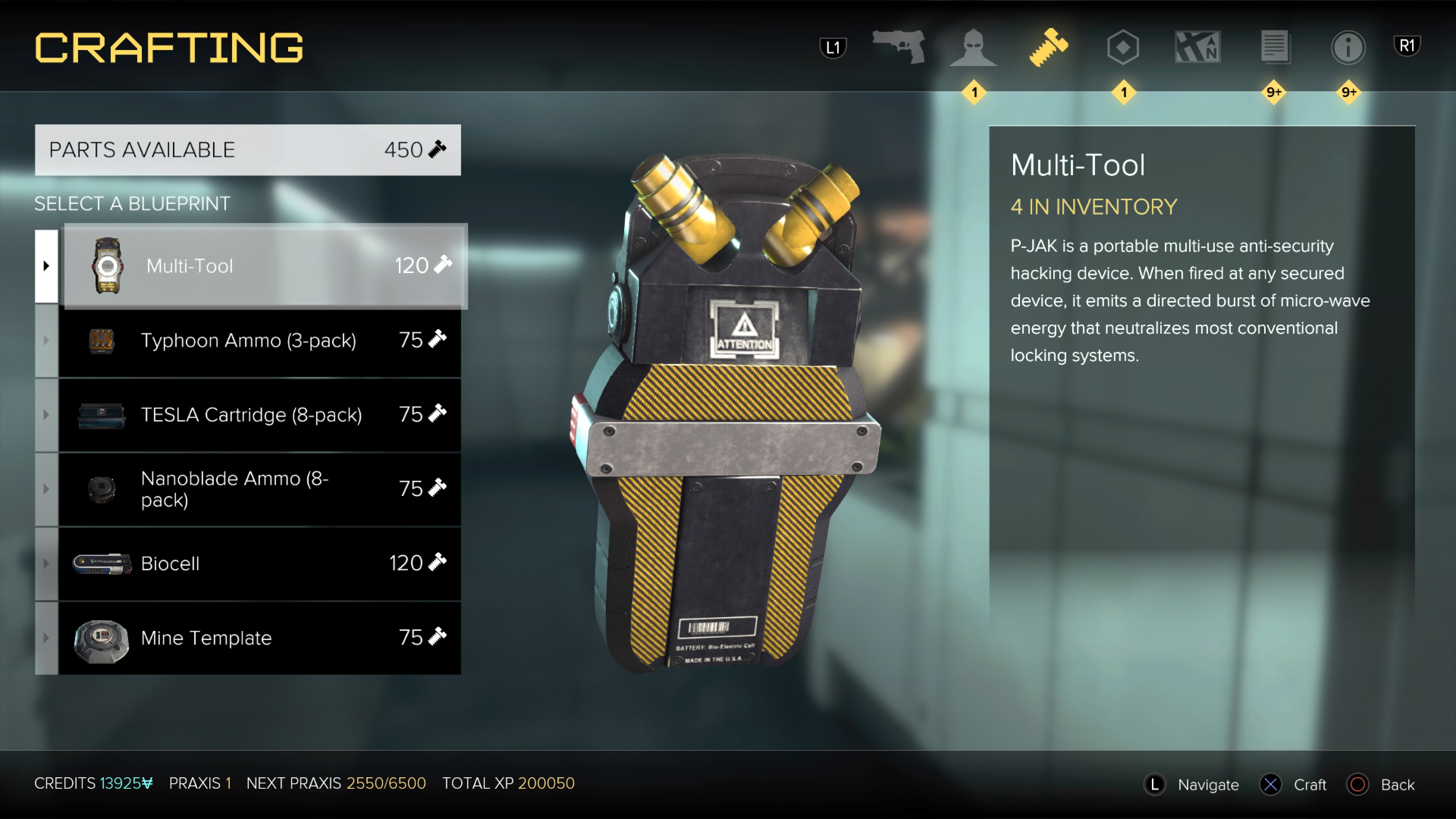Select TESLA Cartridge (8-pack) blueprint
The image size is (1456, 819).
[x=259, y=415]
